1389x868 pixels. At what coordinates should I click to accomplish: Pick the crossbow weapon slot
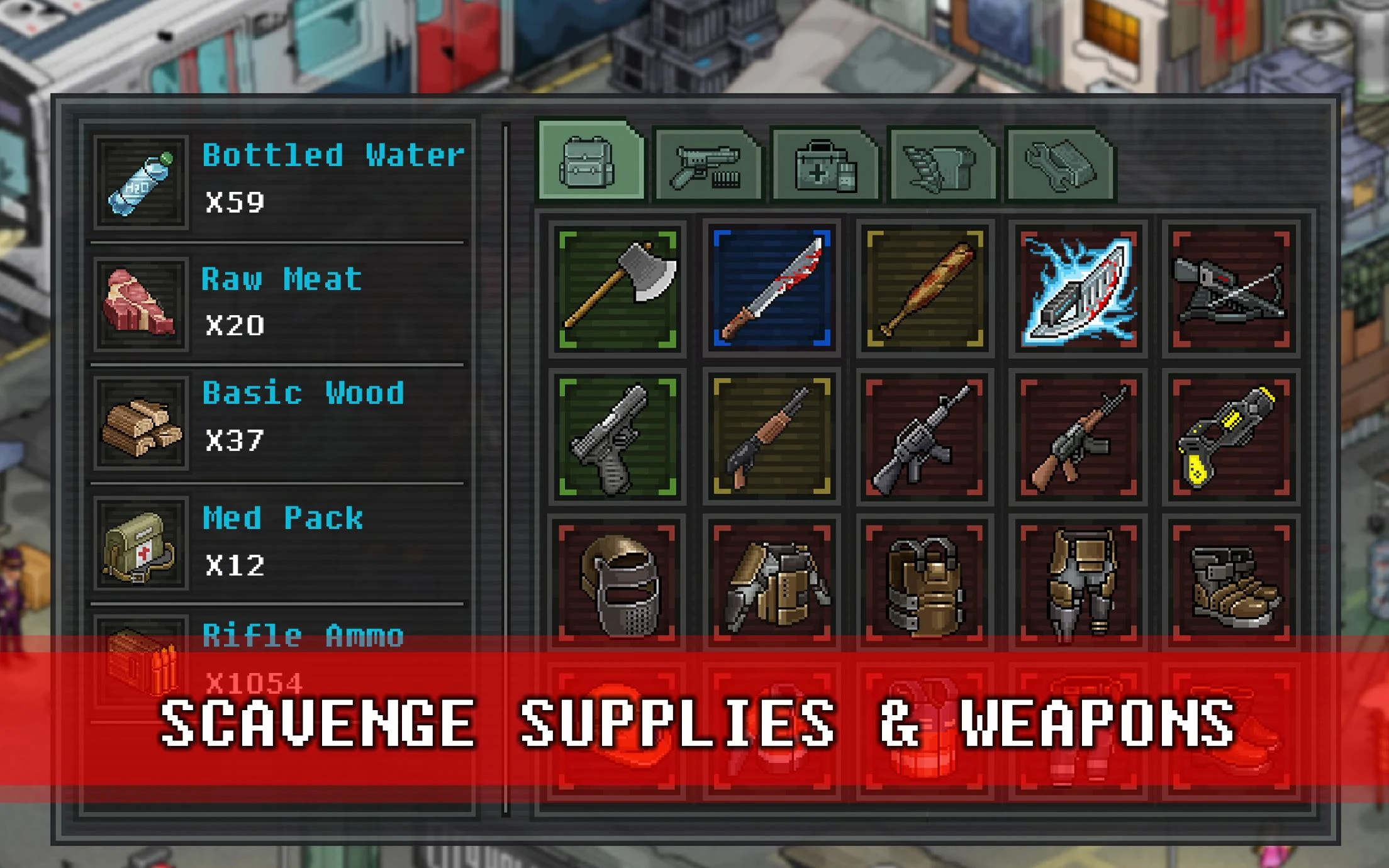1231,289
